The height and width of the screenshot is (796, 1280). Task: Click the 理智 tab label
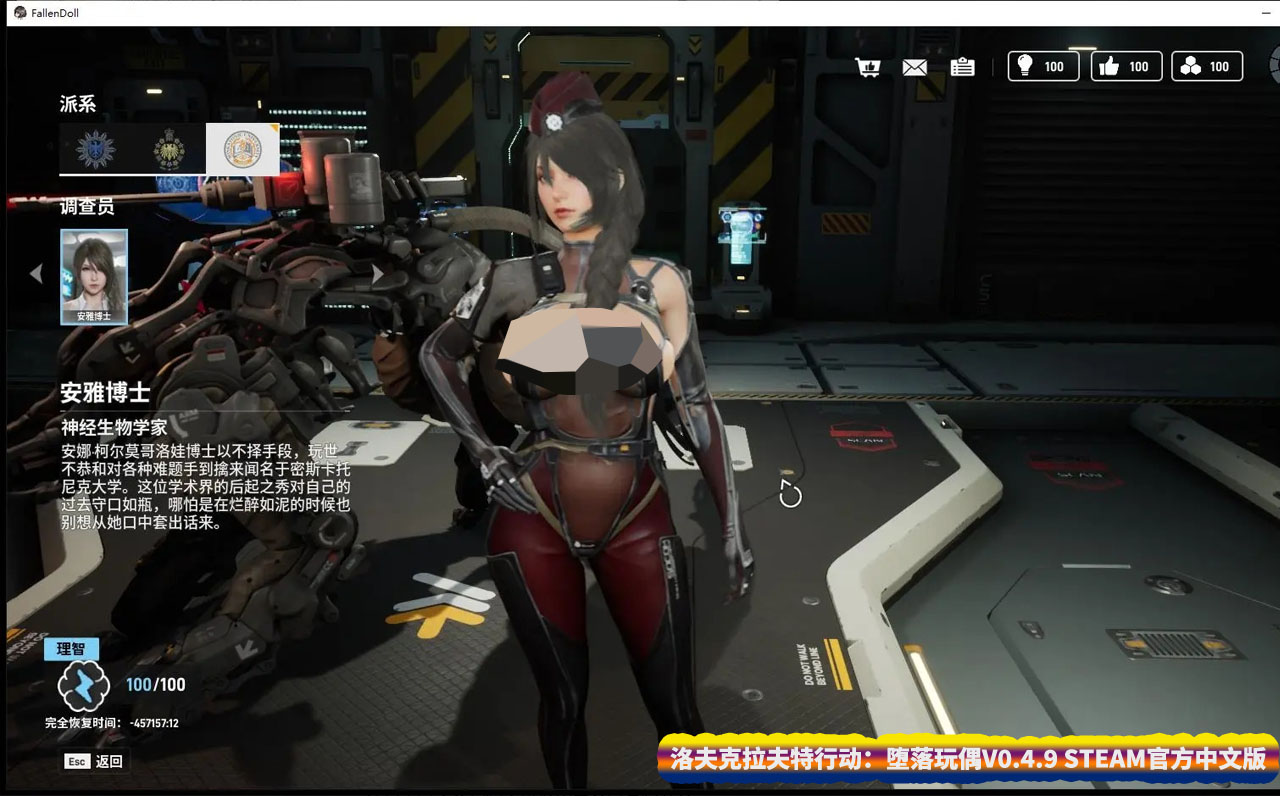pos(69,648)
